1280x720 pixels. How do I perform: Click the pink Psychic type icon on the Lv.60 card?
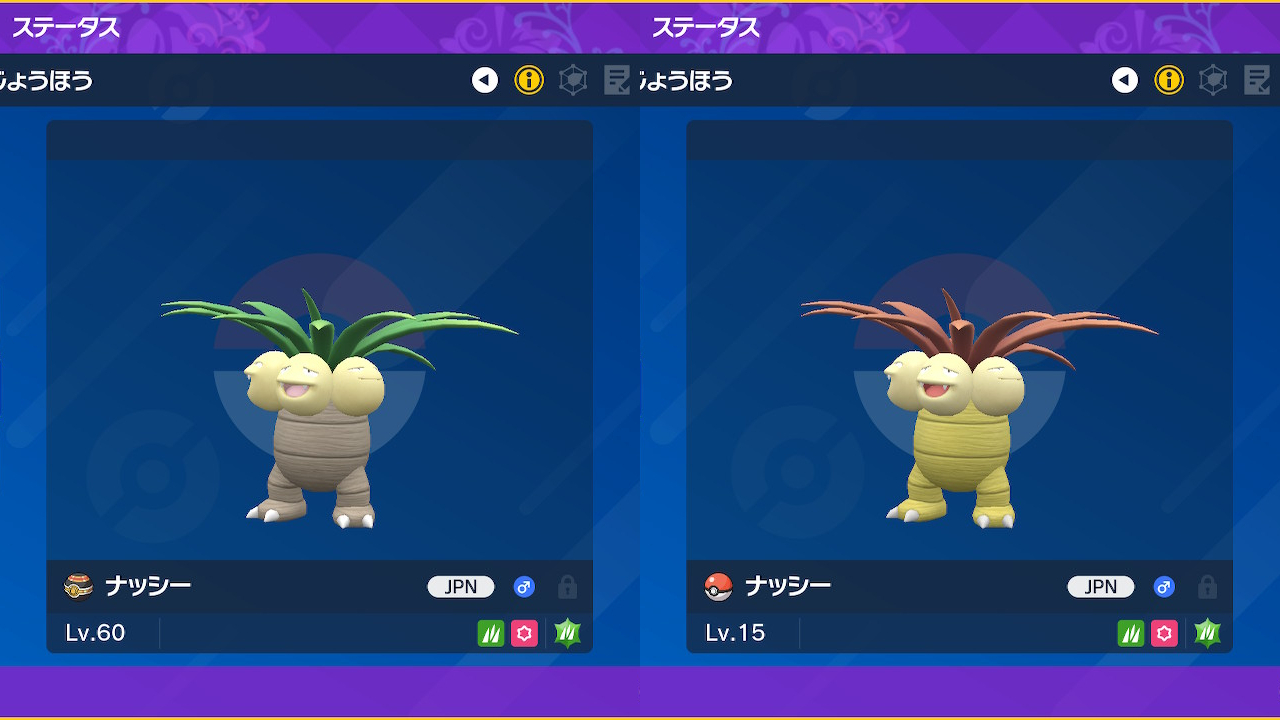coord(524,633)
